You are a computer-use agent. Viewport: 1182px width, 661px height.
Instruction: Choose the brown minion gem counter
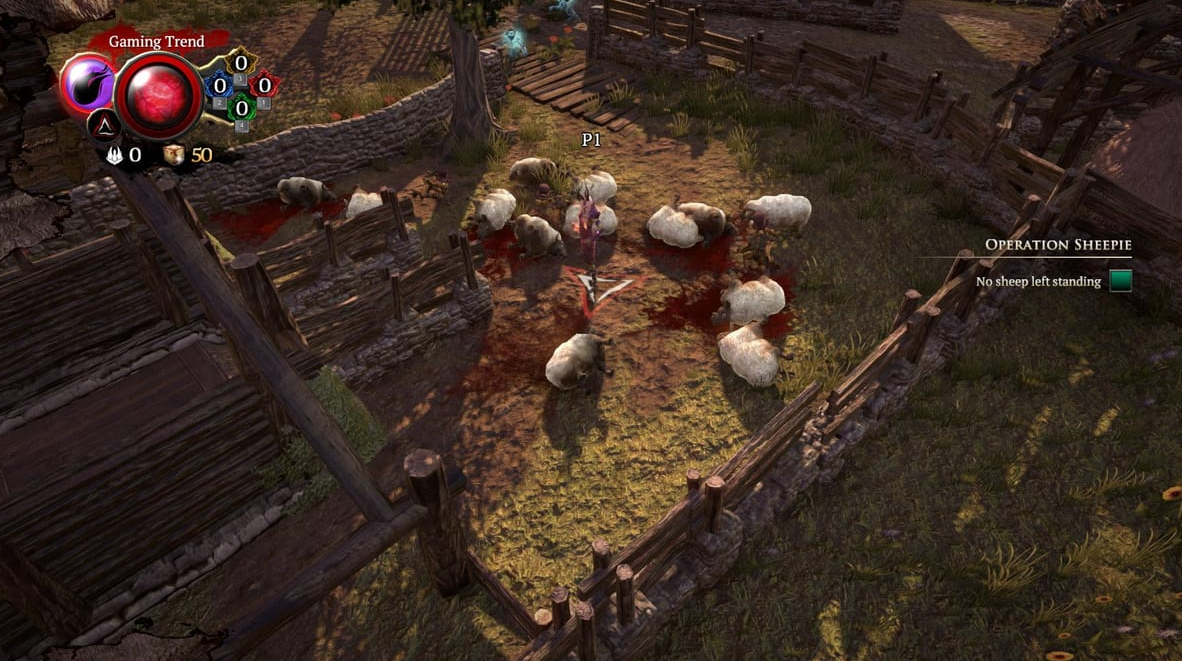pyautogui.click(x=241, y=64)
